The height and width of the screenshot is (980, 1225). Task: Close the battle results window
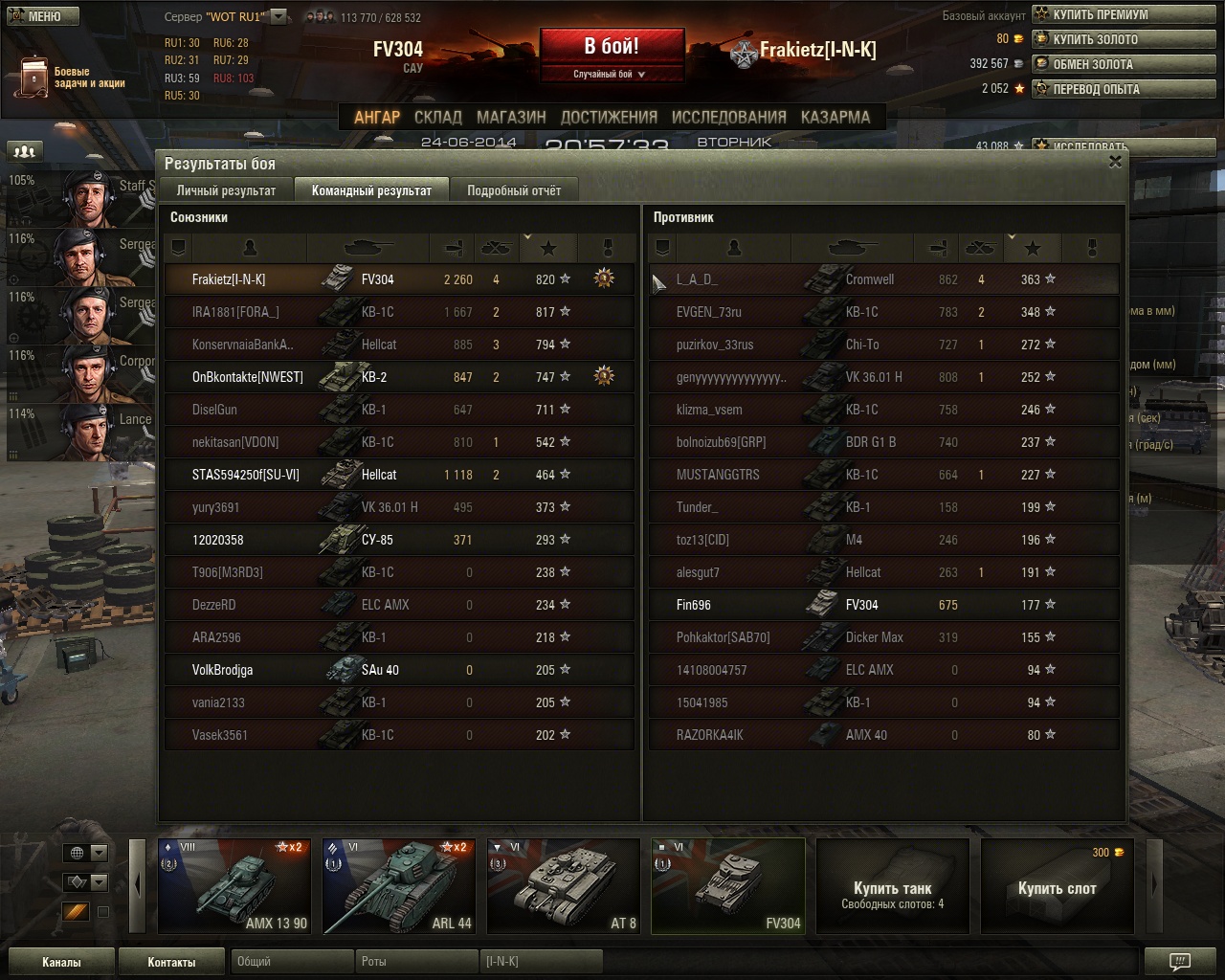(x=1115, y=162)
